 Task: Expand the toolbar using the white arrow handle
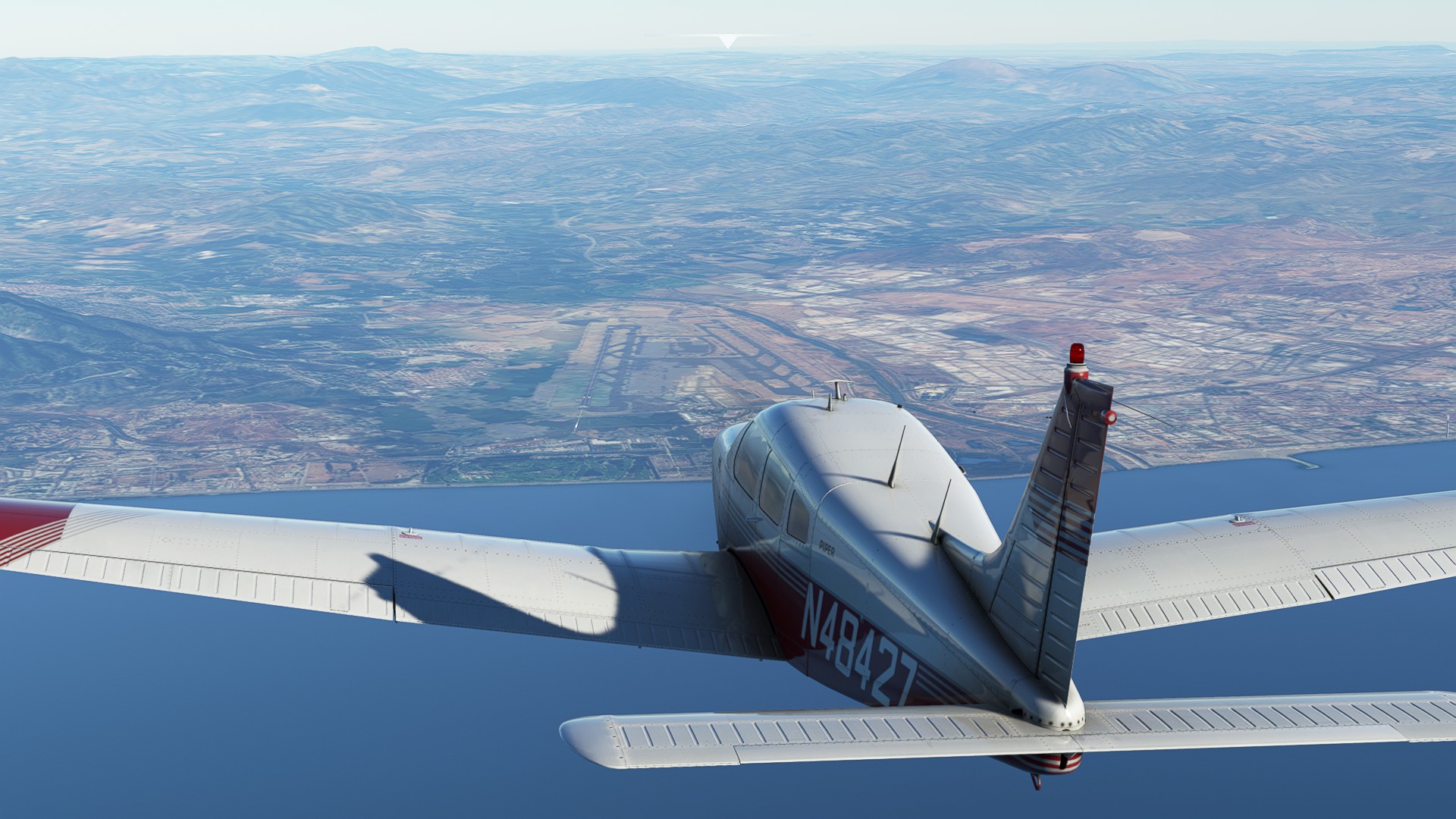coord(728,41)
